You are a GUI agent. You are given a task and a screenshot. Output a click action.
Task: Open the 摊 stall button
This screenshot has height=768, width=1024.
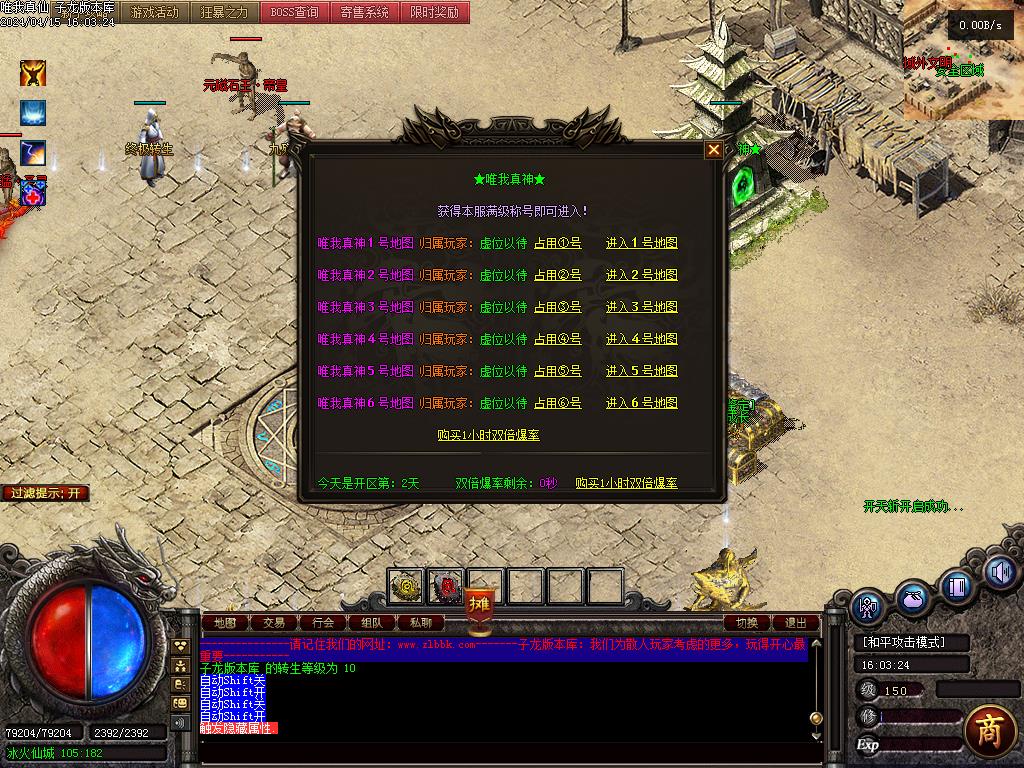pos(479,605)
